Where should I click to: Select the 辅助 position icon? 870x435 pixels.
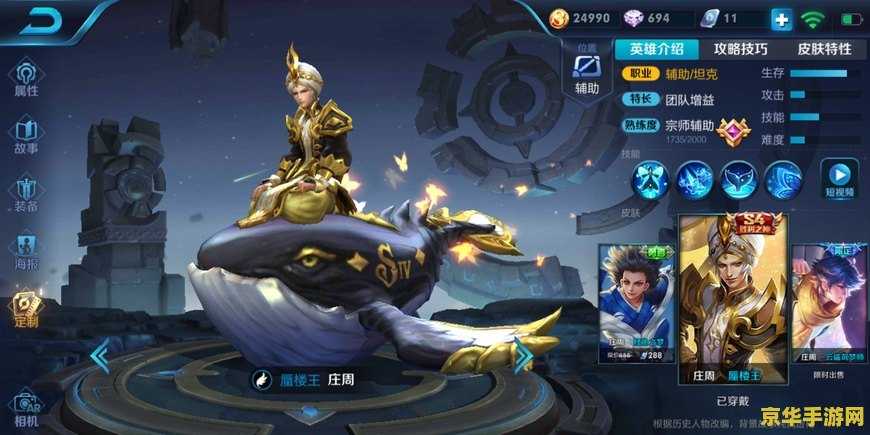(586, 72)
